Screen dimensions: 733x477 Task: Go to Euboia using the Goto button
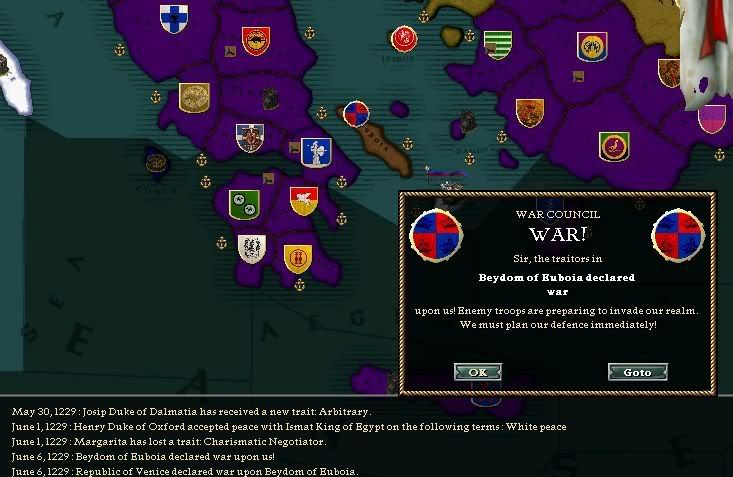point(637,372)
